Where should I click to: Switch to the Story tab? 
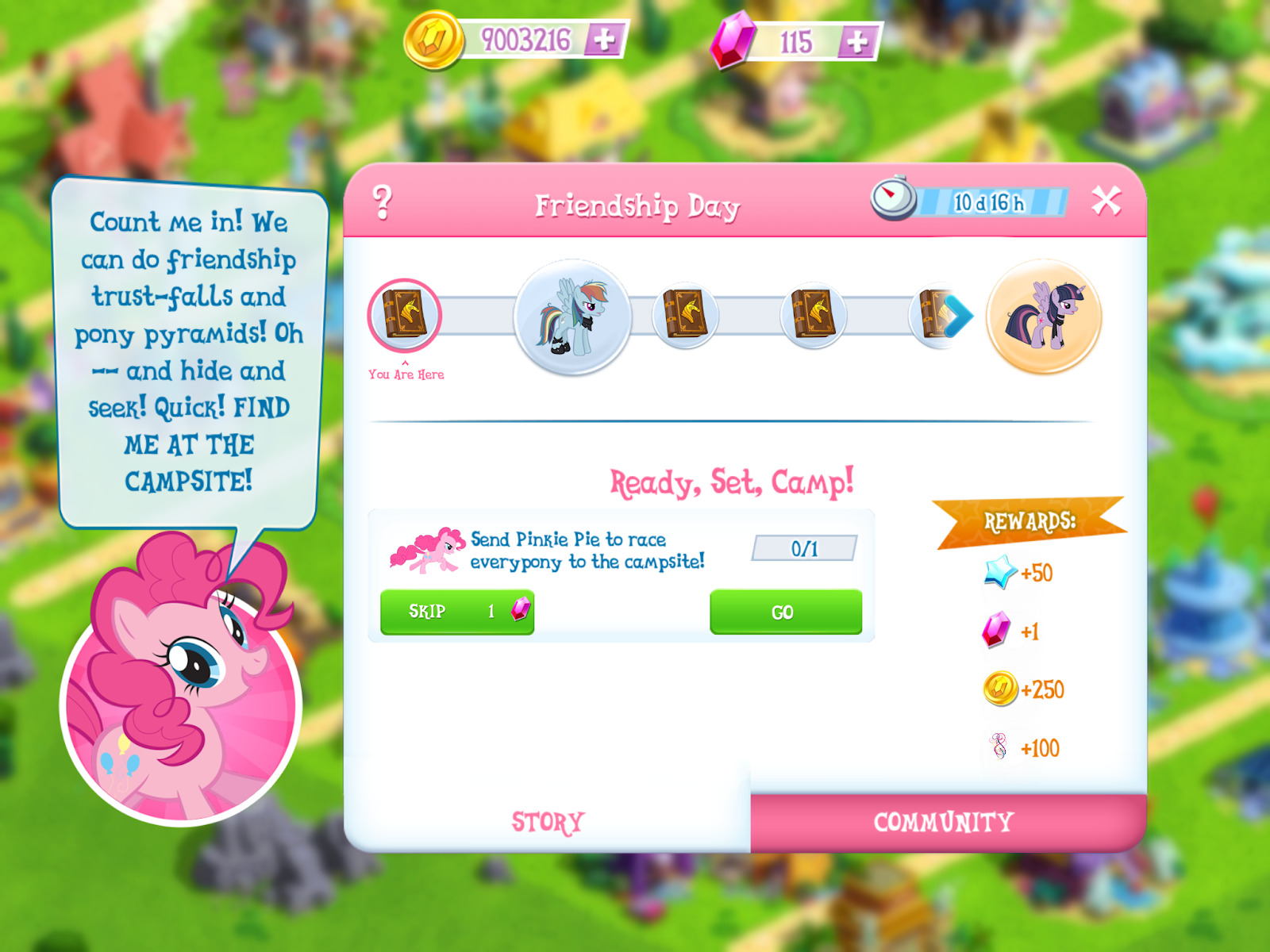(548, 821)
